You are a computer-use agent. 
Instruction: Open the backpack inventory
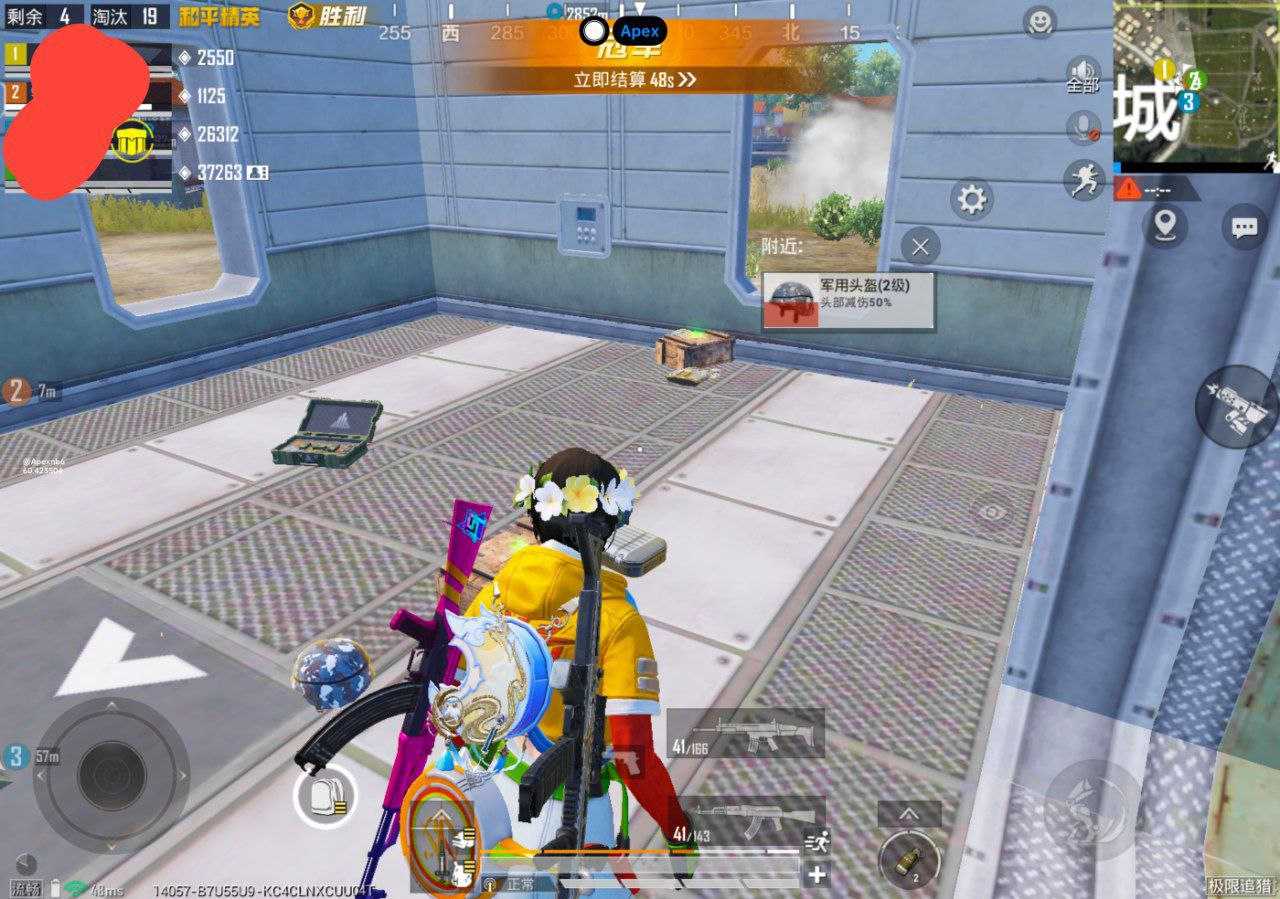(x=325, y=797)
